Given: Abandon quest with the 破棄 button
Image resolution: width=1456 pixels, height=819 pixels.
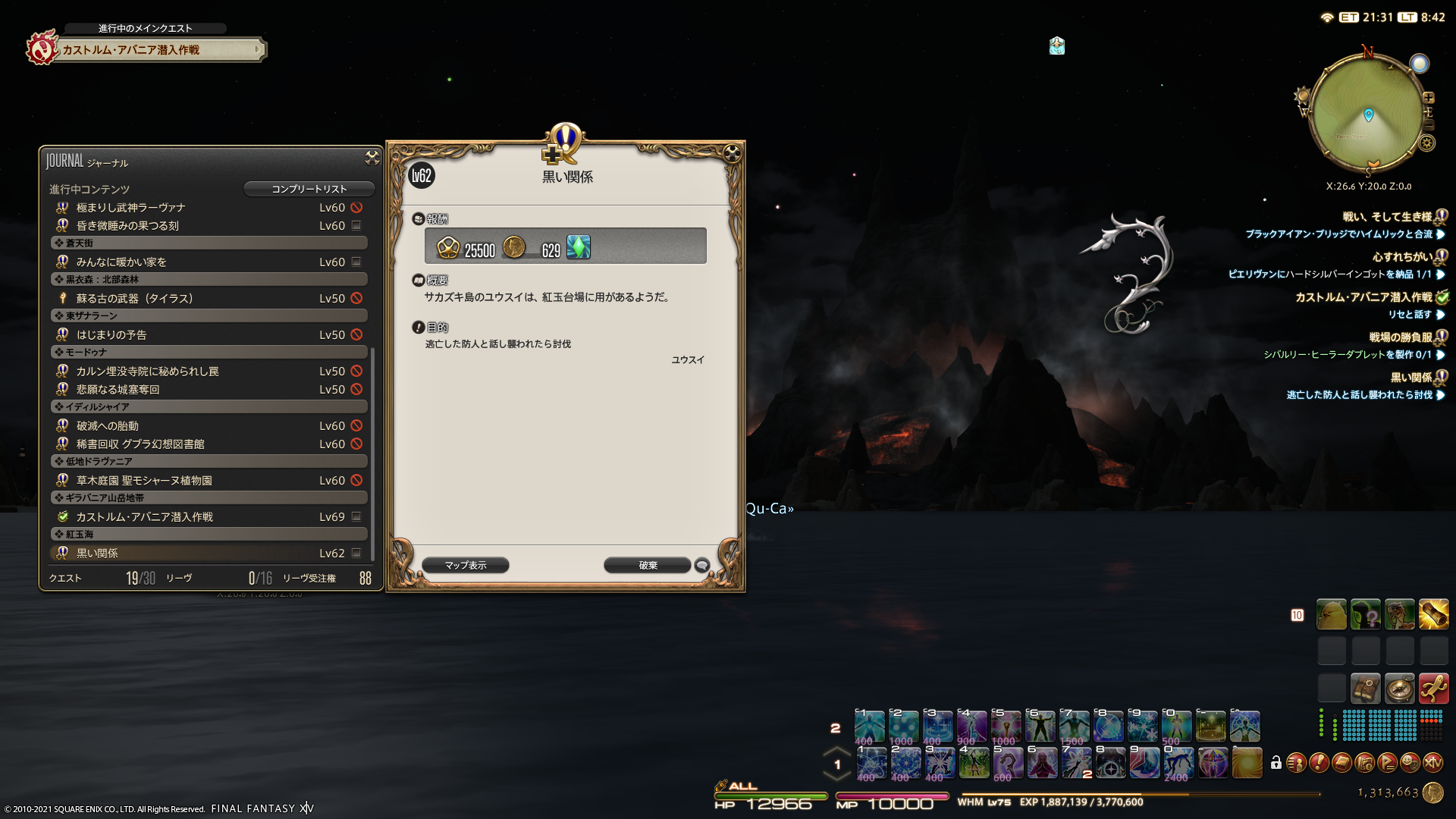Looking at the screenshot, I should (x=648, y=565).
